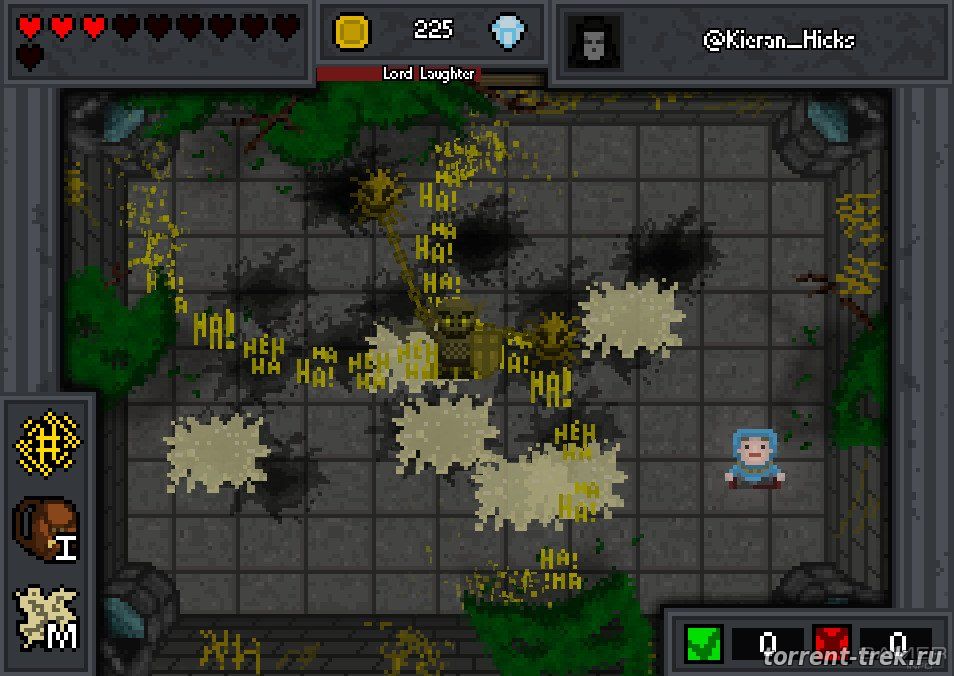Viewport: 954px width, 676px height.
Task: Activate the yellow hash ability icon
Action: [x=48, y=444]
